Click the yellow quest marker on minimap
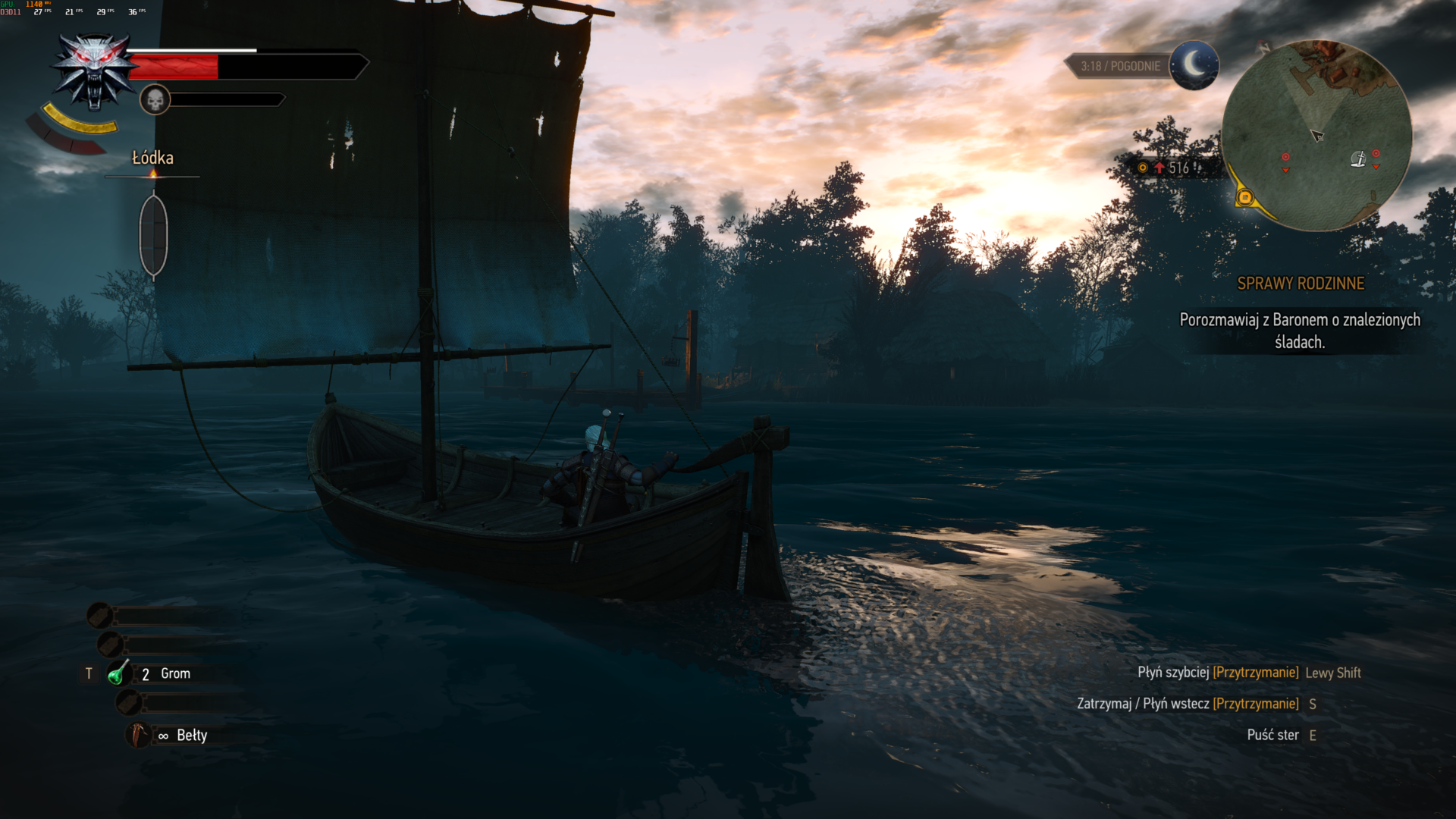 point(1244,198)
